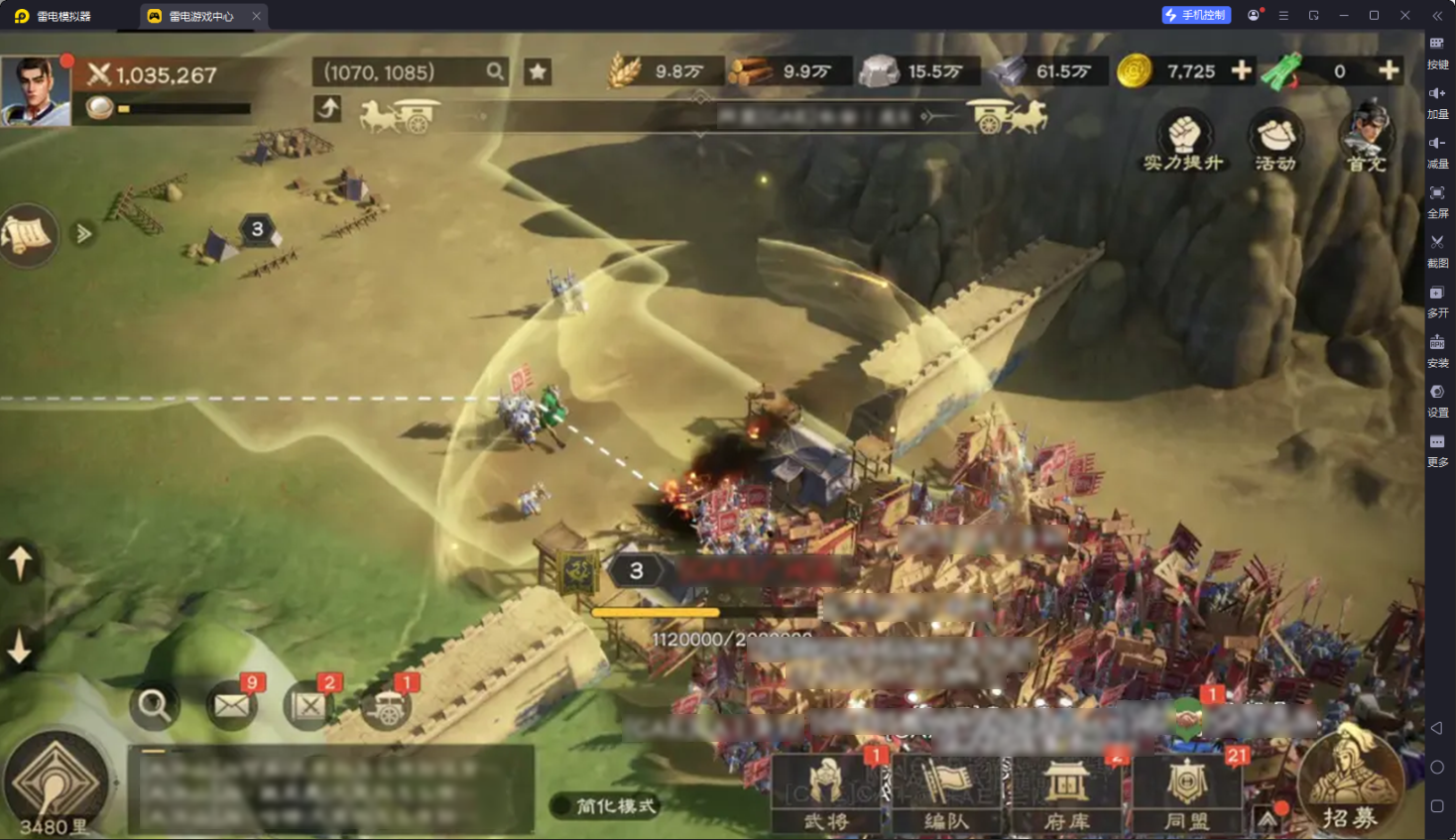Open the star favorites bookmark
Screen dimensions: 1456x840
click(x=538, y=71)
